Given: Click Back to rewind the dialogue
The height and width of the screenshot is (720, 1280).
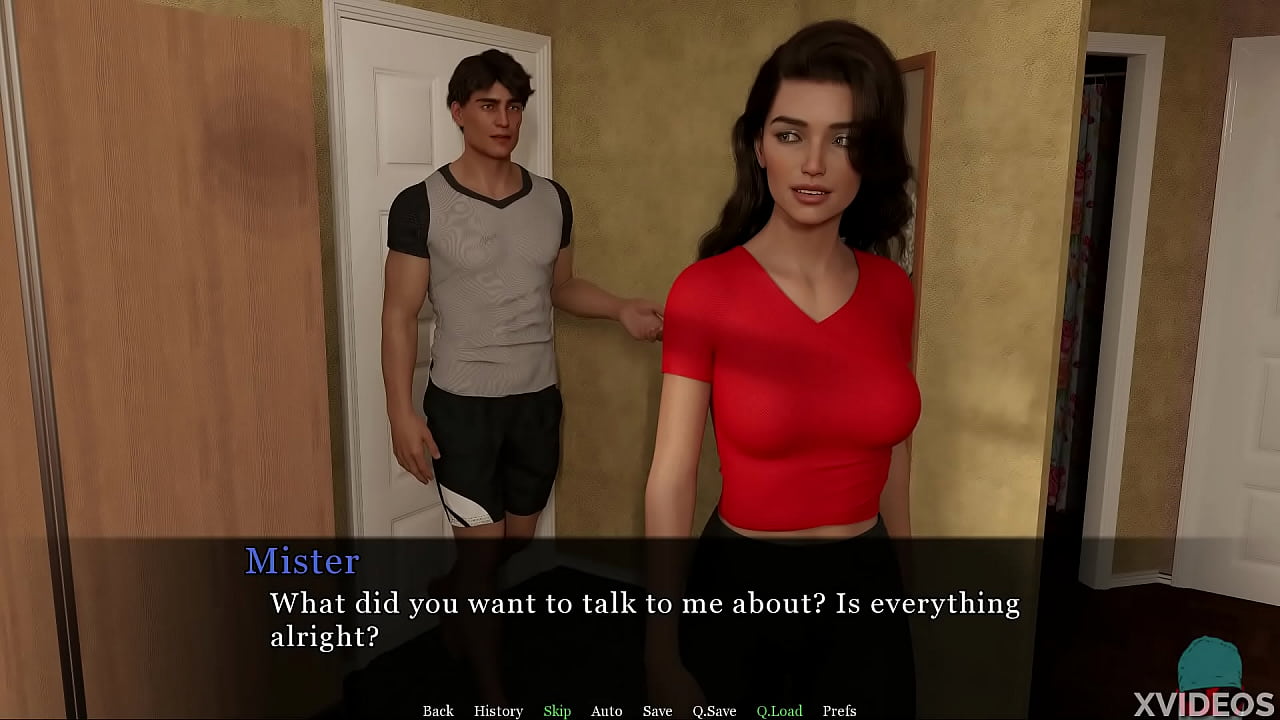Looking at the screenshot, I should pyautogui.click(x=438, y=710).
